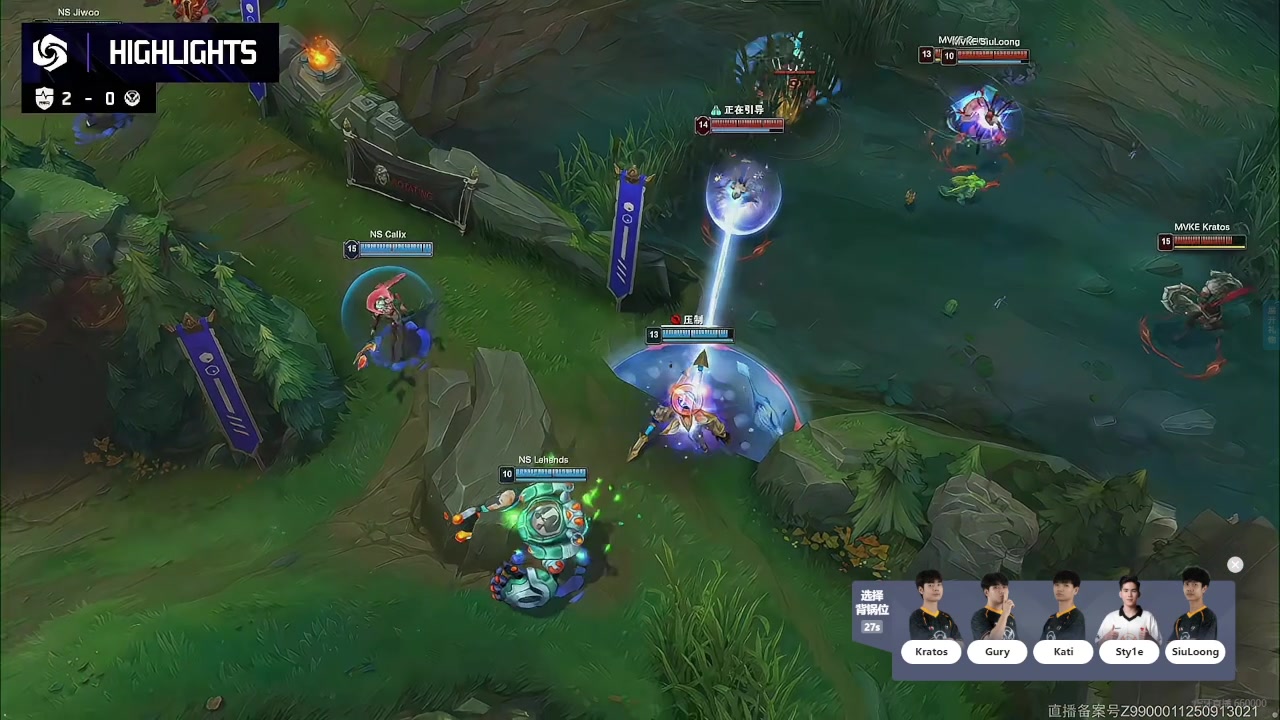This screenshot has height=720, width=1280.
Task: Vote for Kratos in the poll
Action: click(931, 652)
